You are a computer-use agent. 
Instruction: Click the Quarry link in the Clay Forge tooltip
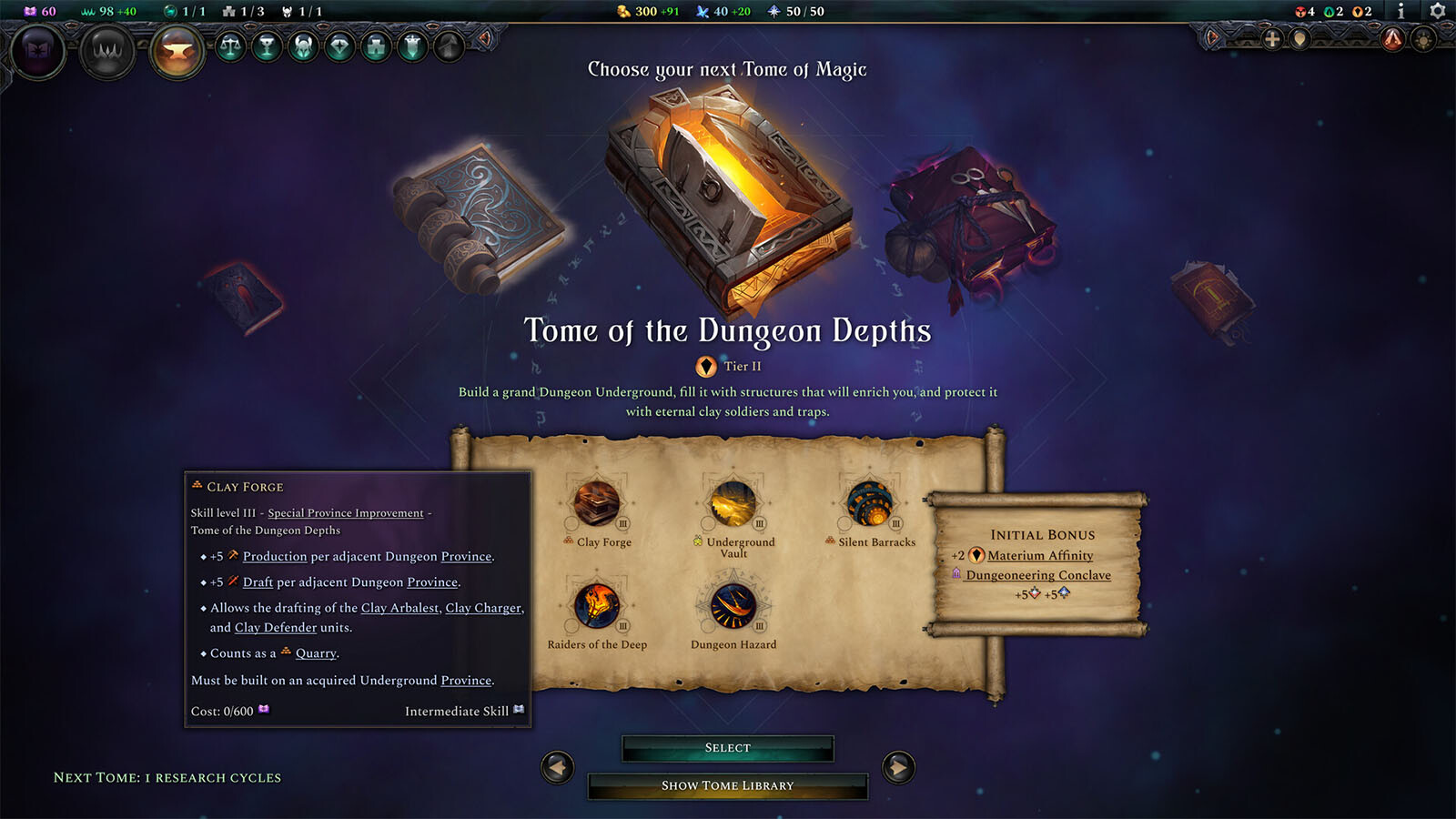[317, 652]
